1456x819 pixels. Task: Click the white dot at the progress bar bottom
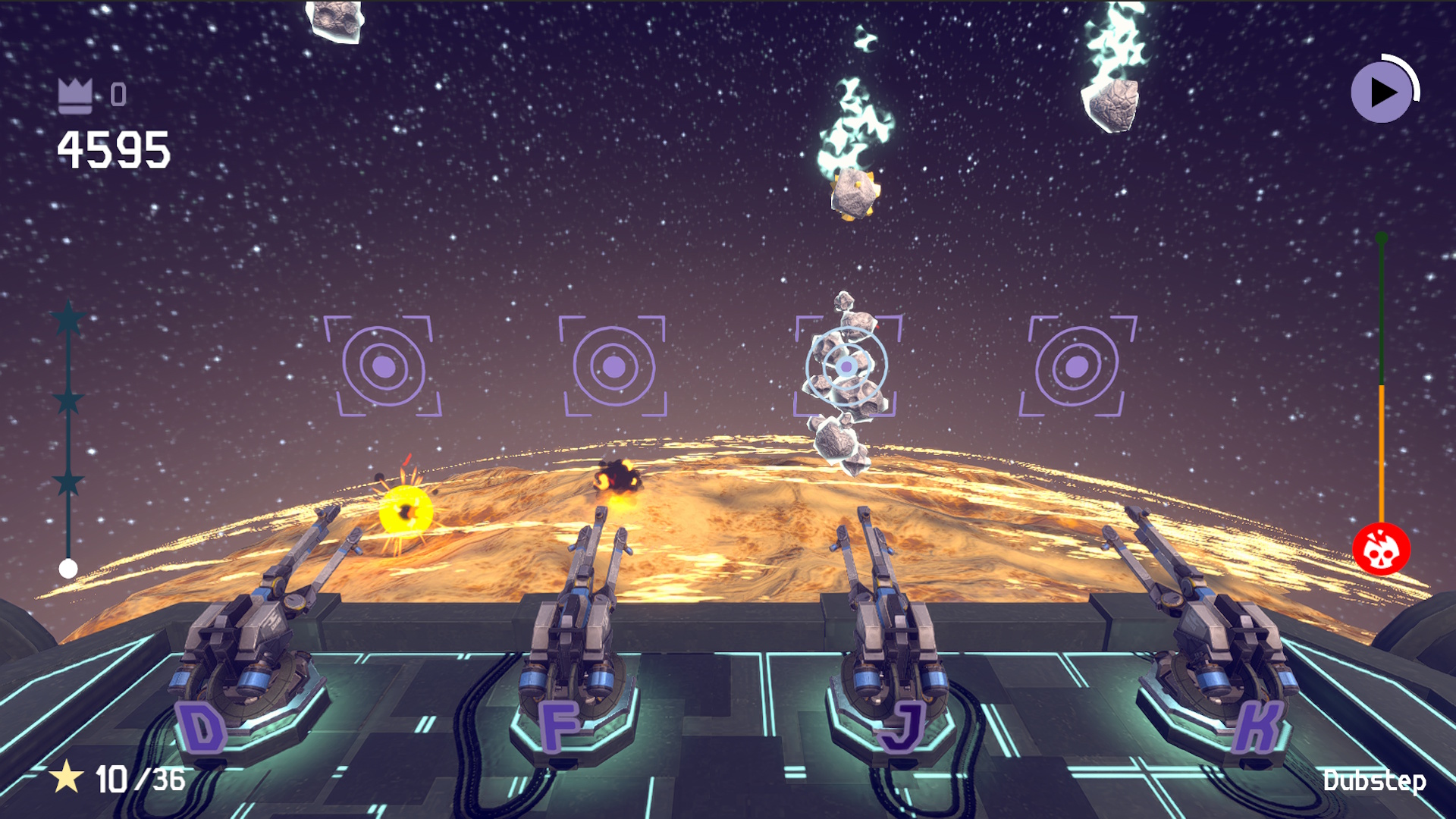point(67,569)
